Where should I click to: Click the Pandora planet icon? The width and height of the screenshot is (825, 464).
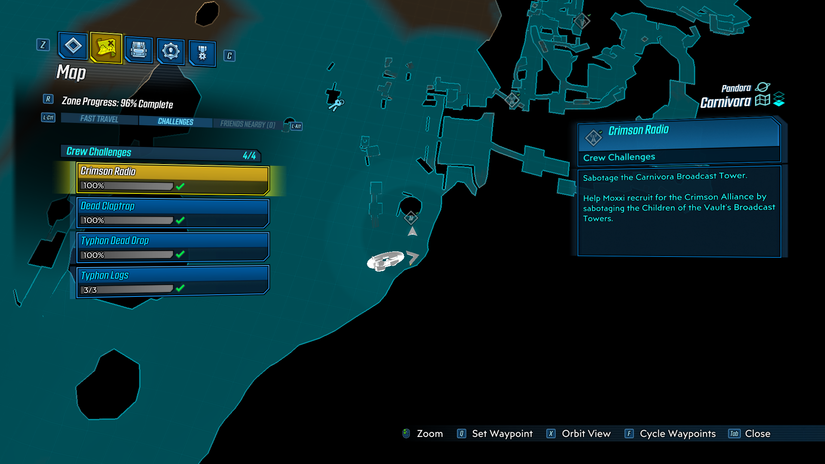(763, 88)
